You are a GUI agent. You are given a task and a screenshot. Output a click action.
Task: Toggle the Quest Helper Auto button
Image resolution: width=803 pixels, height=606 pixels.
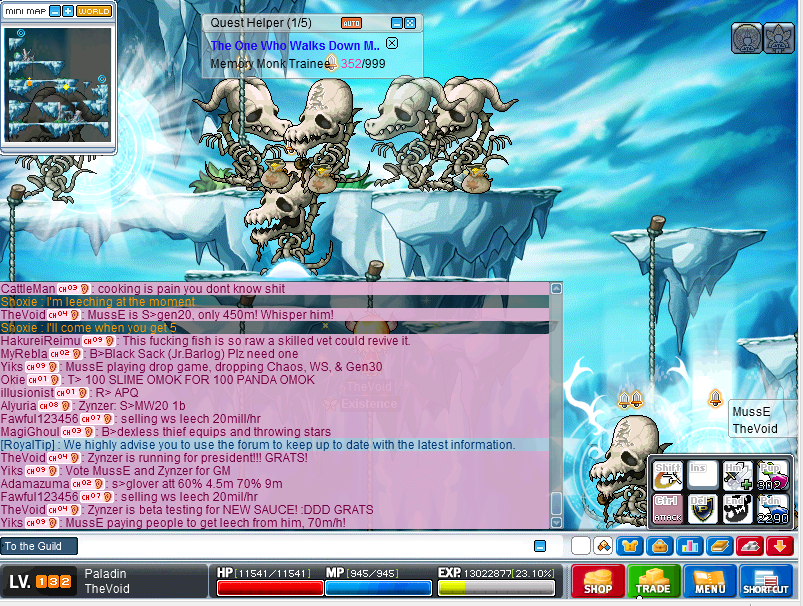pyautogui.click(x=351, y=23)
